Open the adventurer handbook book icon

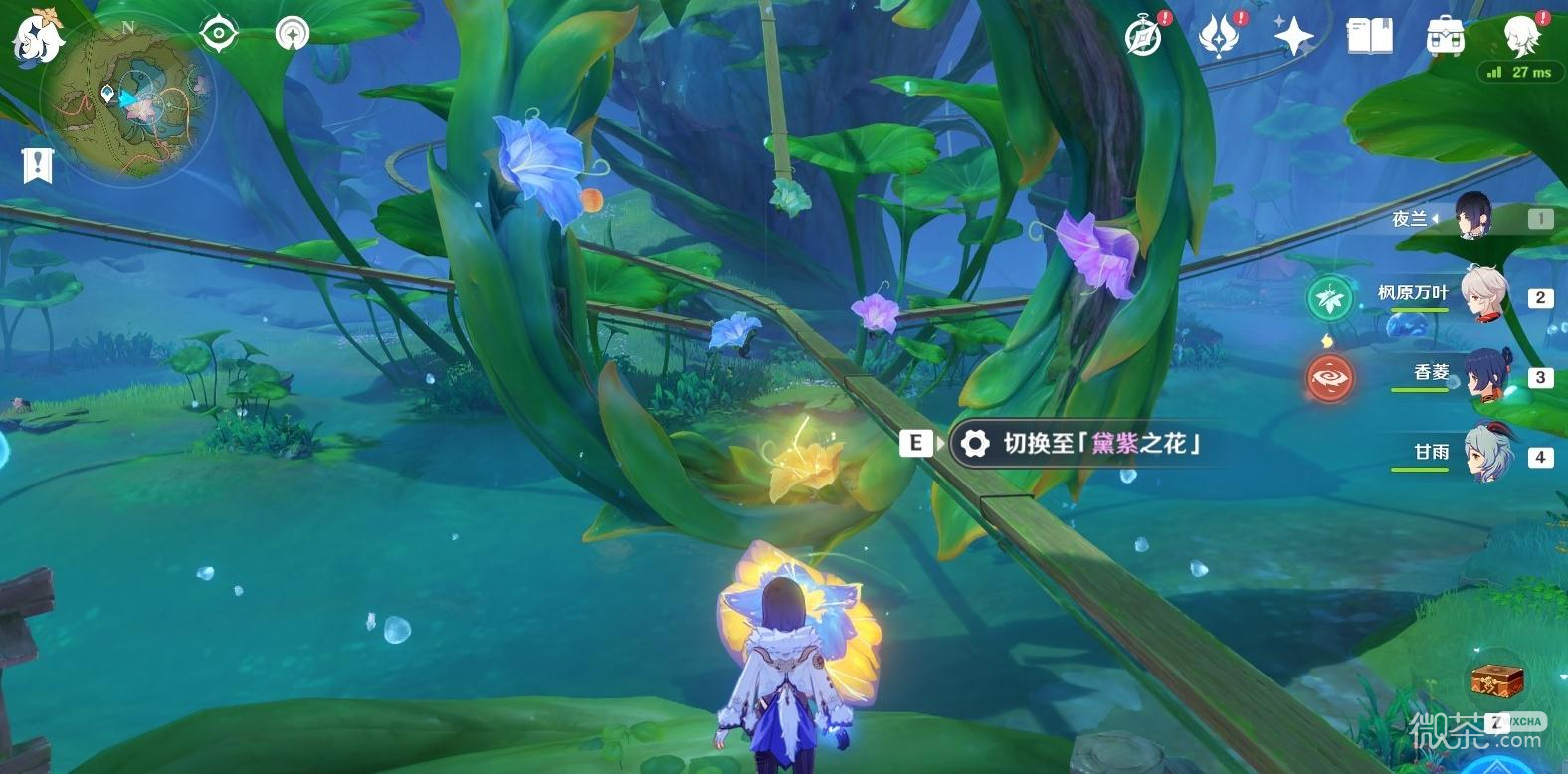(1369, 37)
